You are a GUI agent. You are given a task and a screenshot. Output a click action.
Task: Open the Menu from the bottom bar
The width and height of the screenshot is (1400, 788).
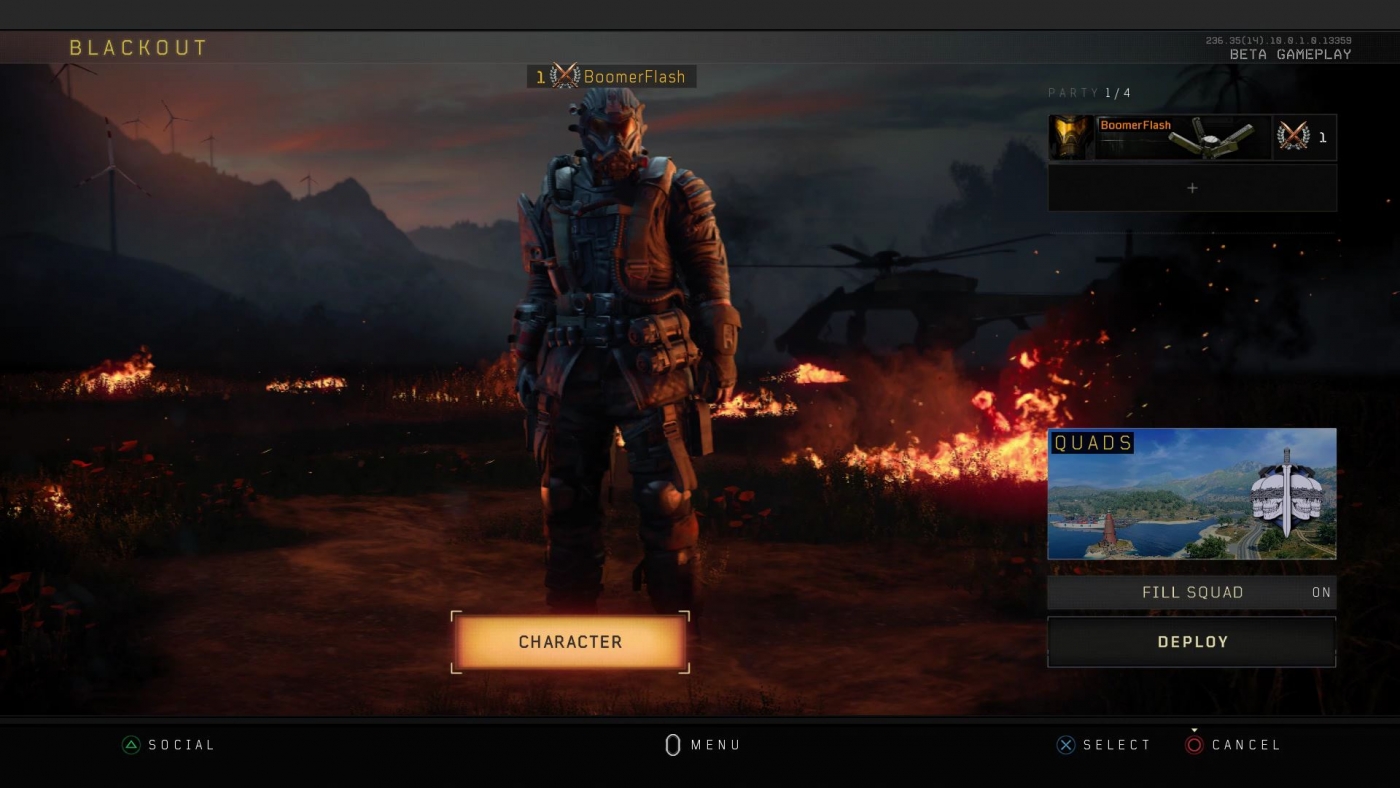pos(700,744)
